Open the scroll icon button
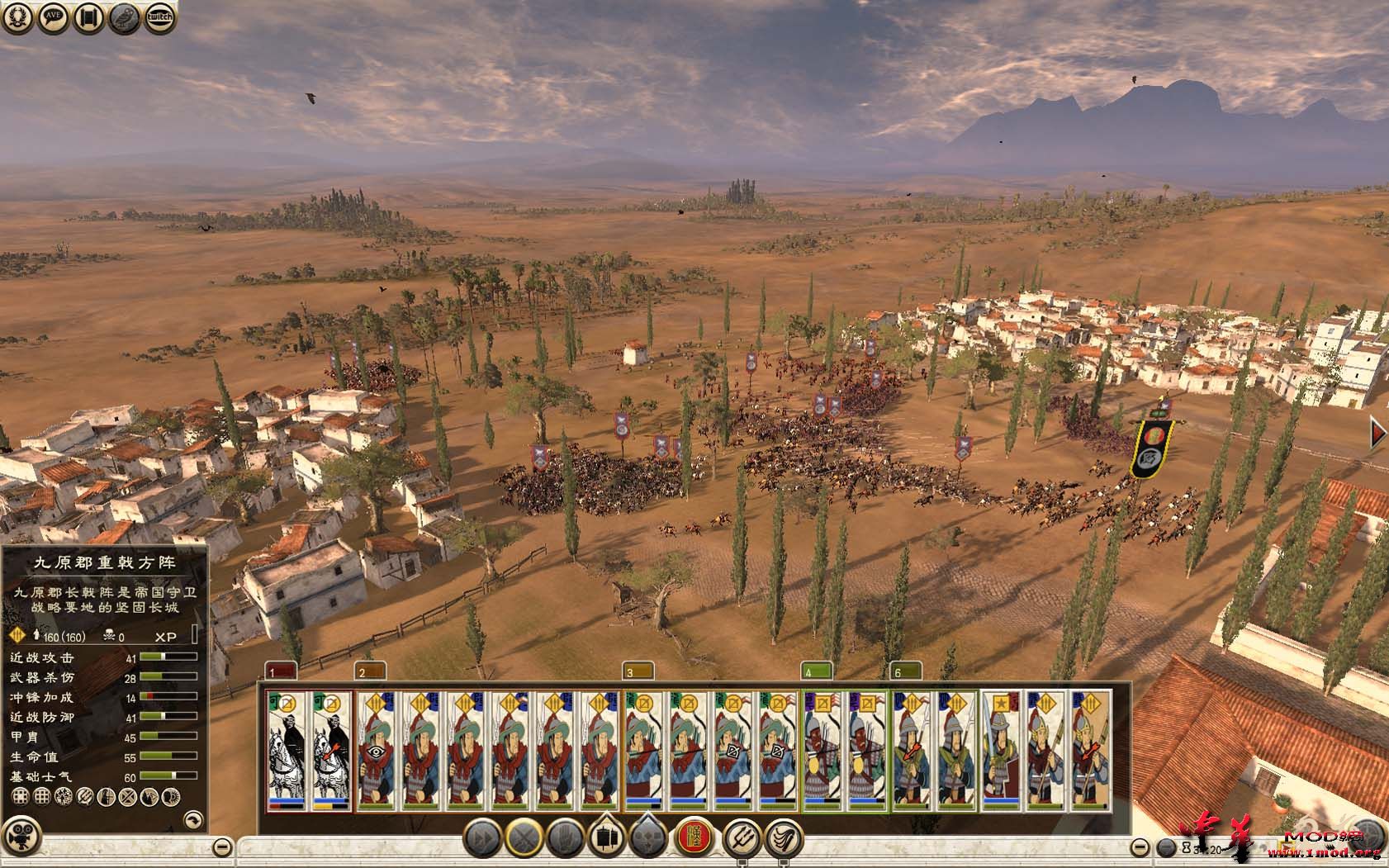The height and width of the screenshot is (868, 1389). (88, 17)
